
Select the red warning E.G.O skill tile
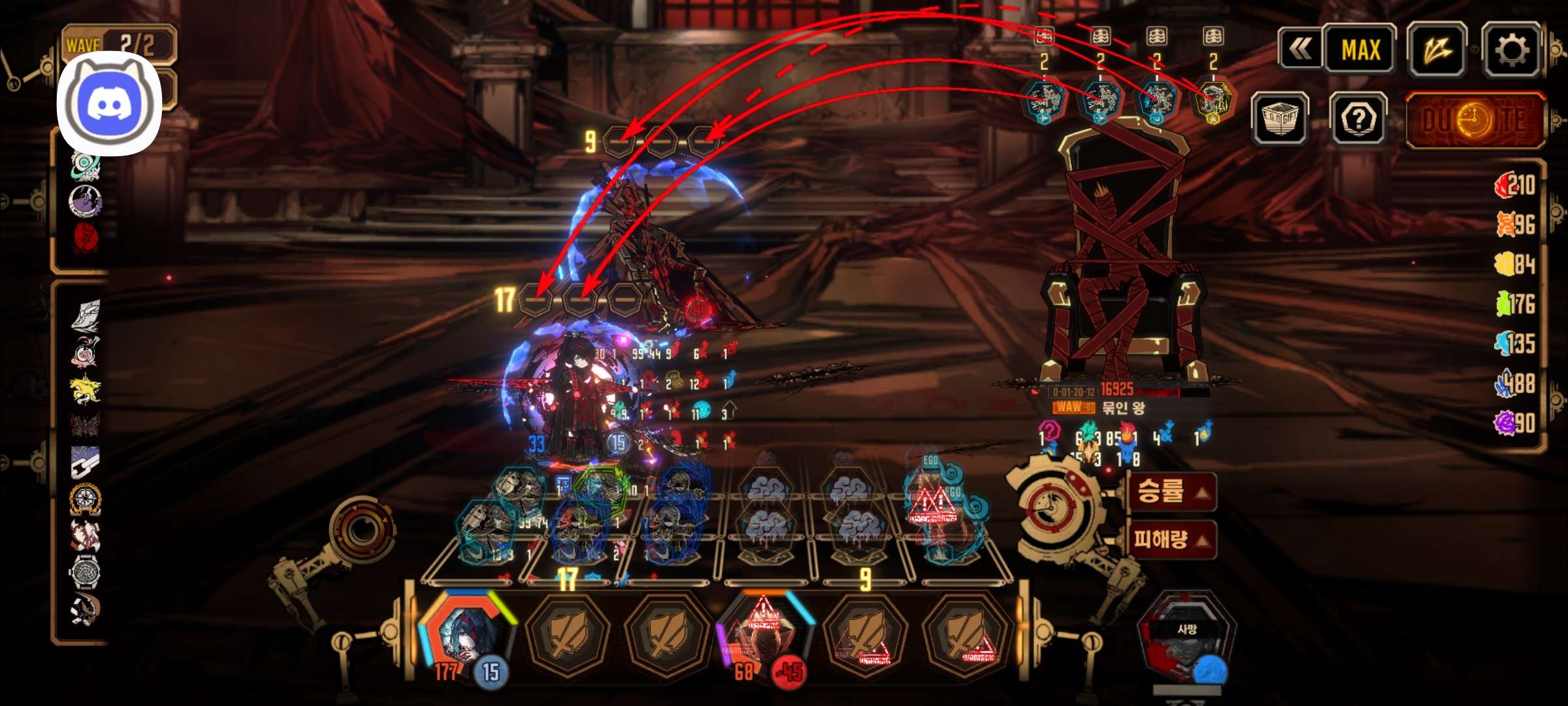[x=936, y=507]
